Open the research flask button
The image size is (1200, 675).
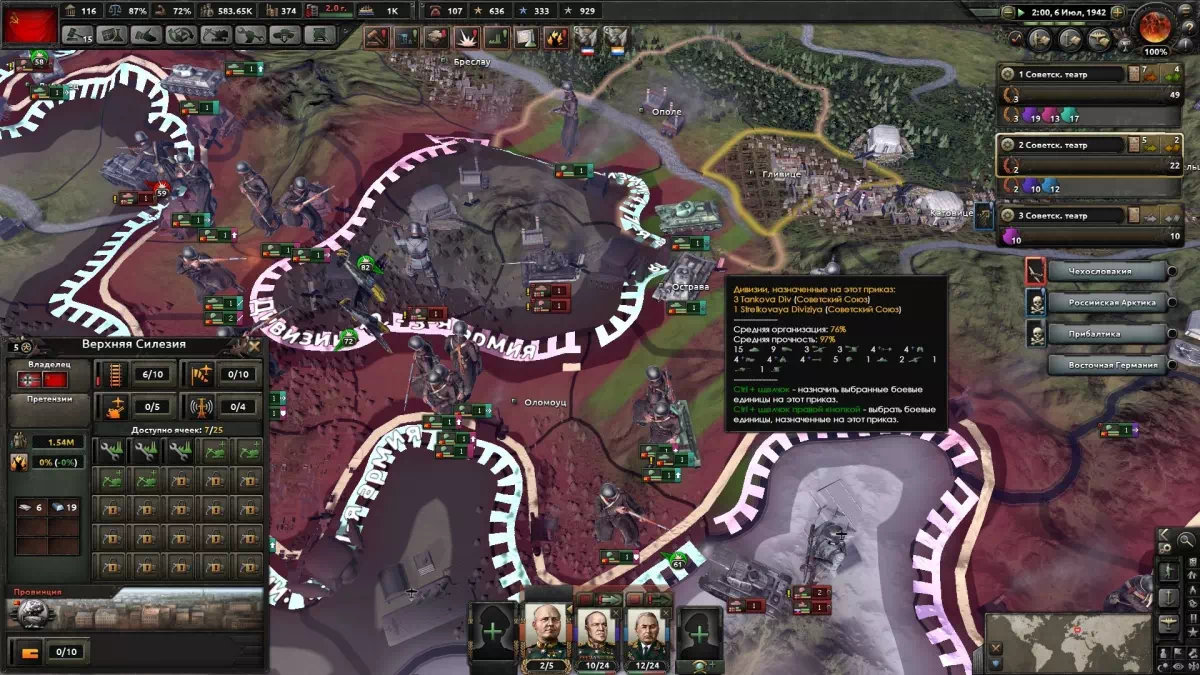pos(111,35)
